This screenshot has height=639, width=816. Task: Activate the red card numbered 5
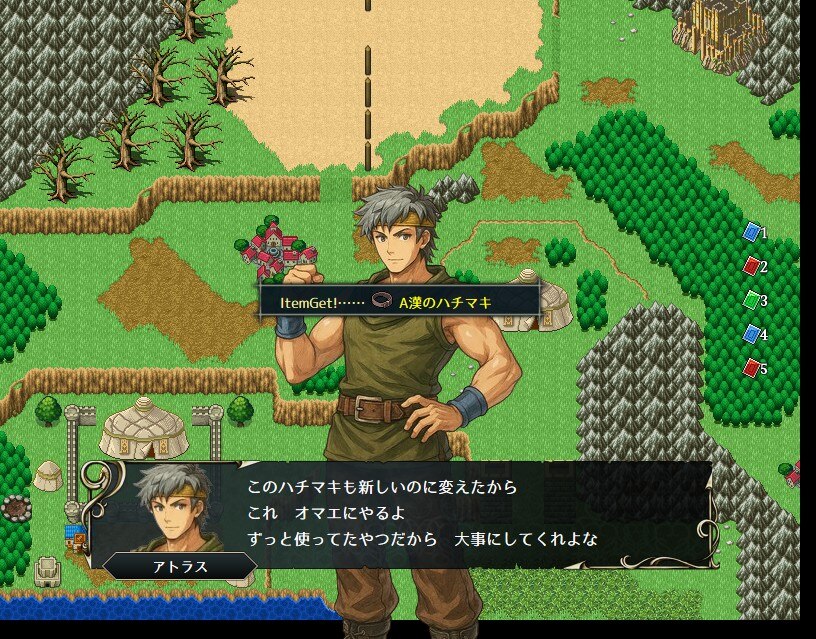752,369
